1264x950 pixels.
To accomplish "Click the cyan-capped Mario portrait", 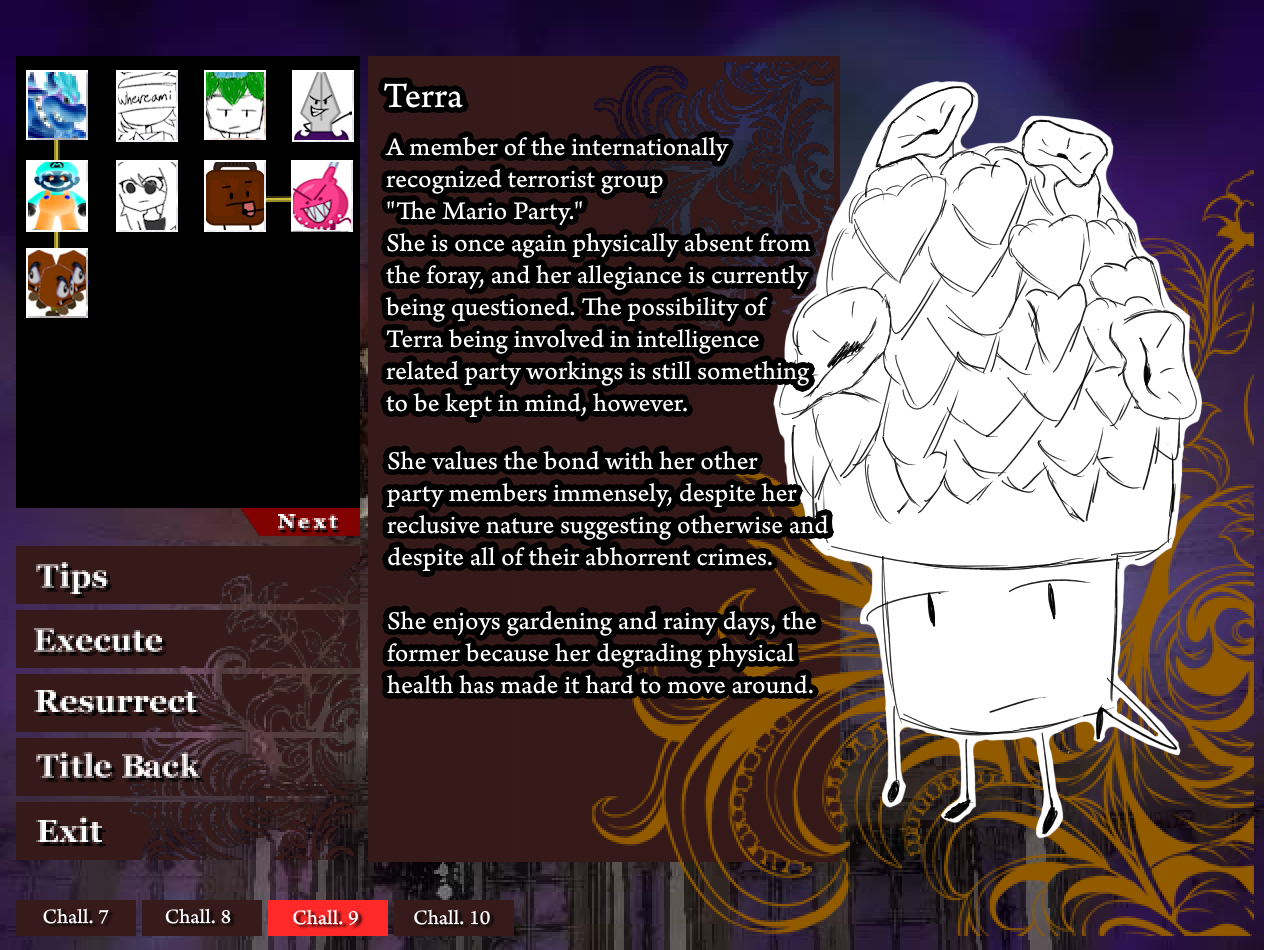I will pyautogui.click(x=57, y=196).
